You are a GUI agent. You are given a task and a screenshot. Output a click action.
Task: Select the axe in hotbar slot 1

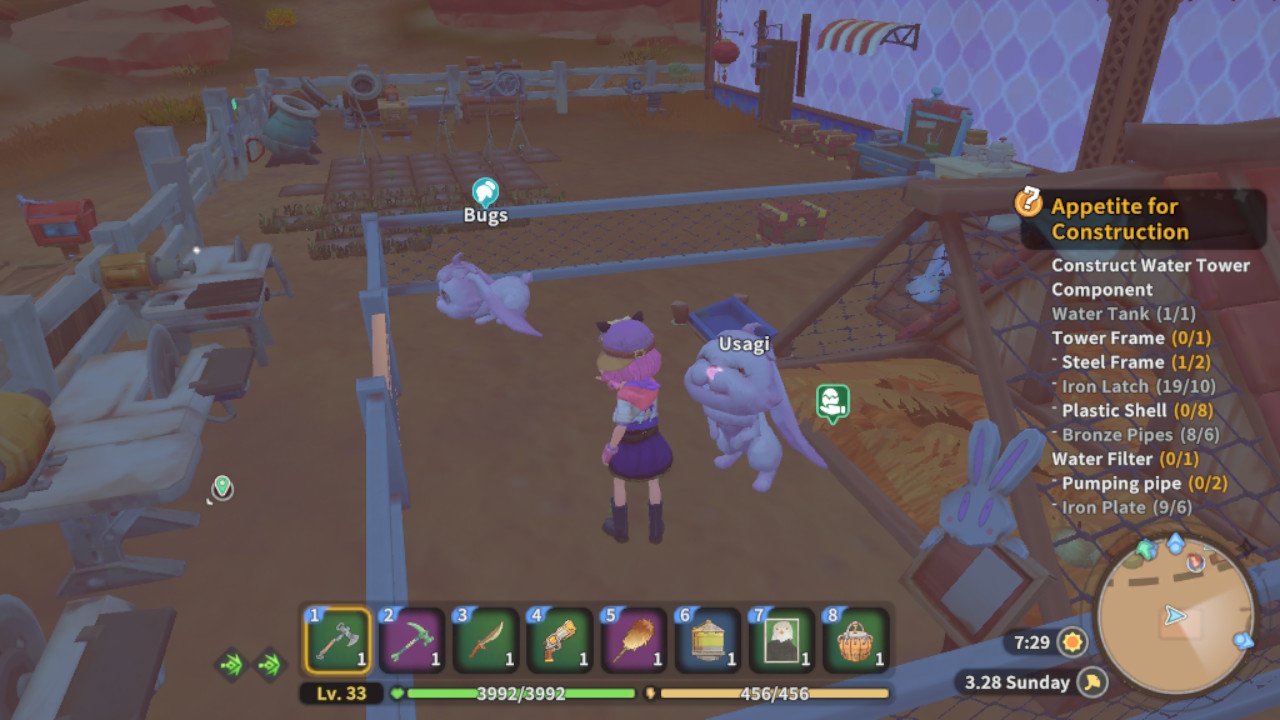pos(337,640)
